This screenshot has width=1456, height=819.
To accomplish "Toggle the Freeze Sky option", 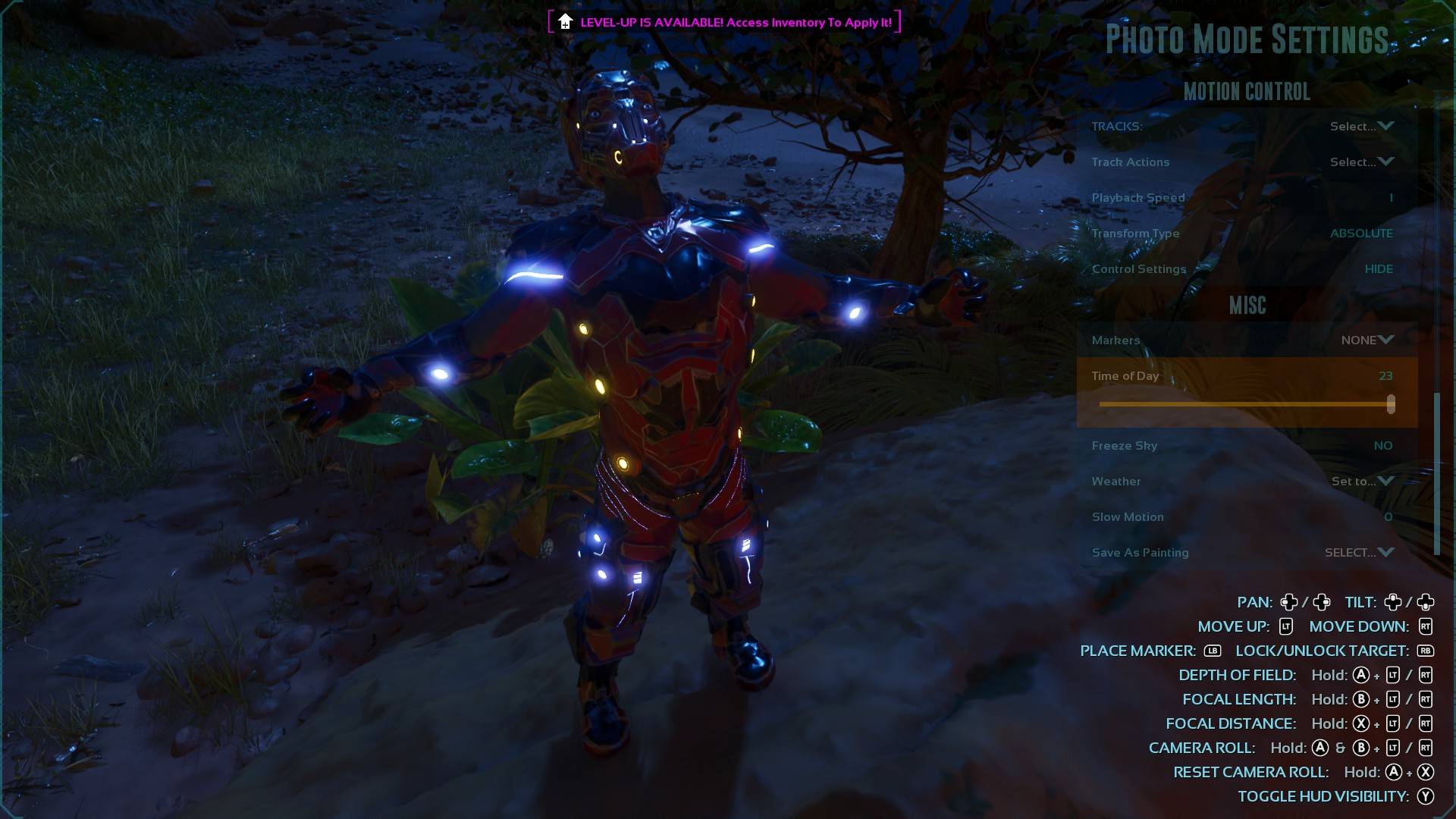I will [1382, 446].
